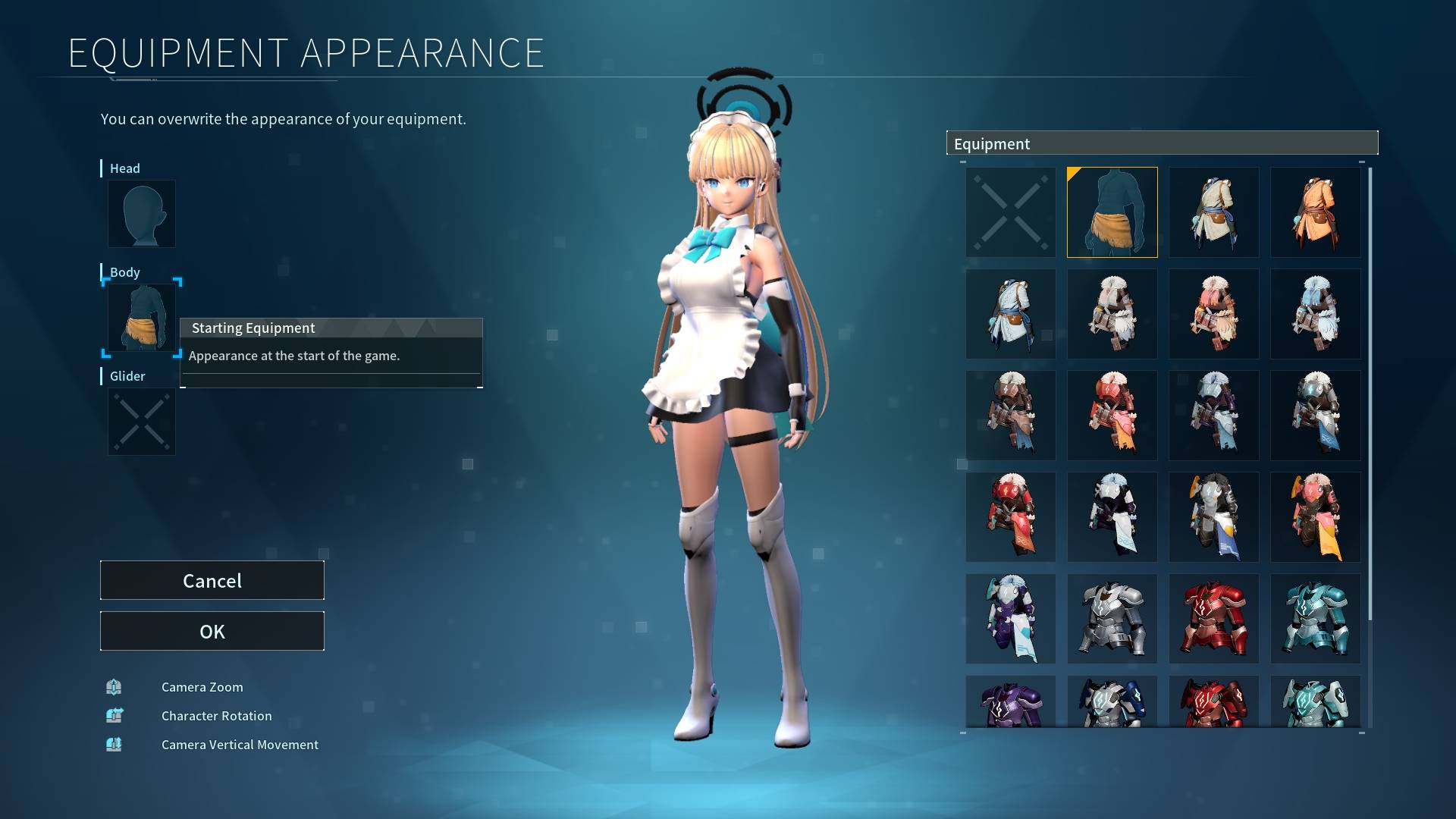Click the Camera Vertical Movement icon

coord(114,744)
